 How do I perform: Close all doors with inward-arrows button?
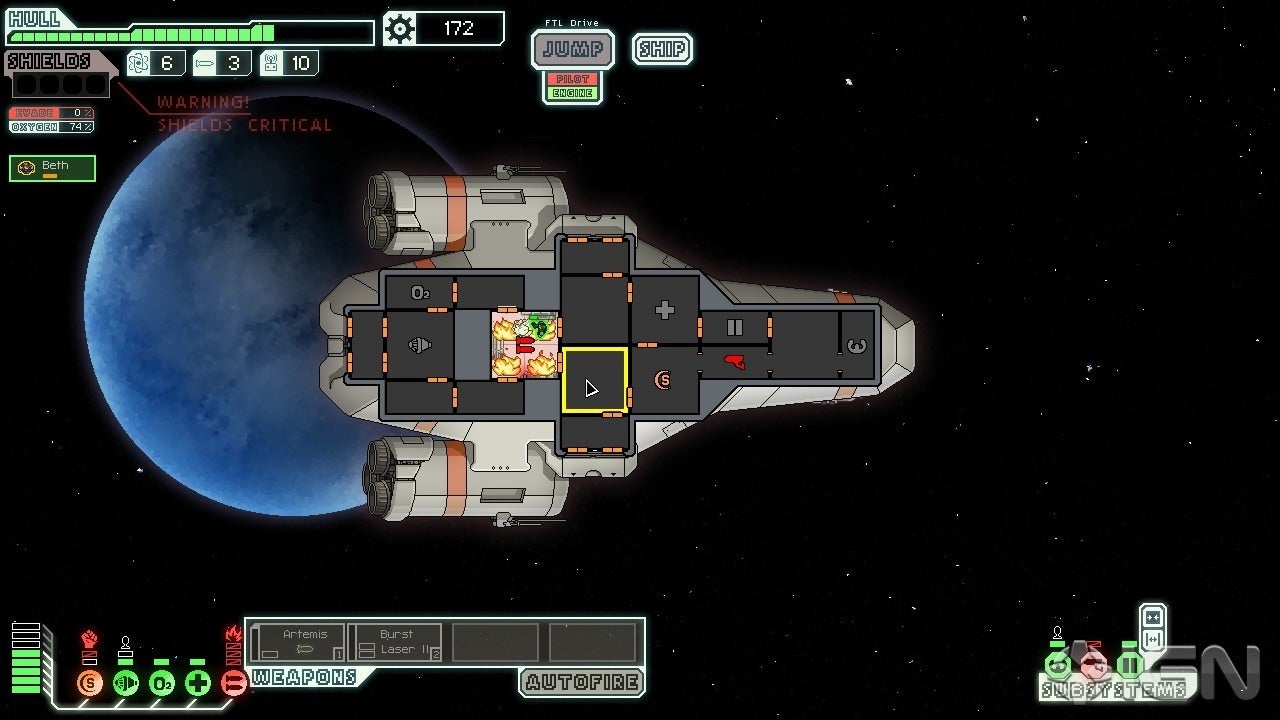coord(1152,617)
